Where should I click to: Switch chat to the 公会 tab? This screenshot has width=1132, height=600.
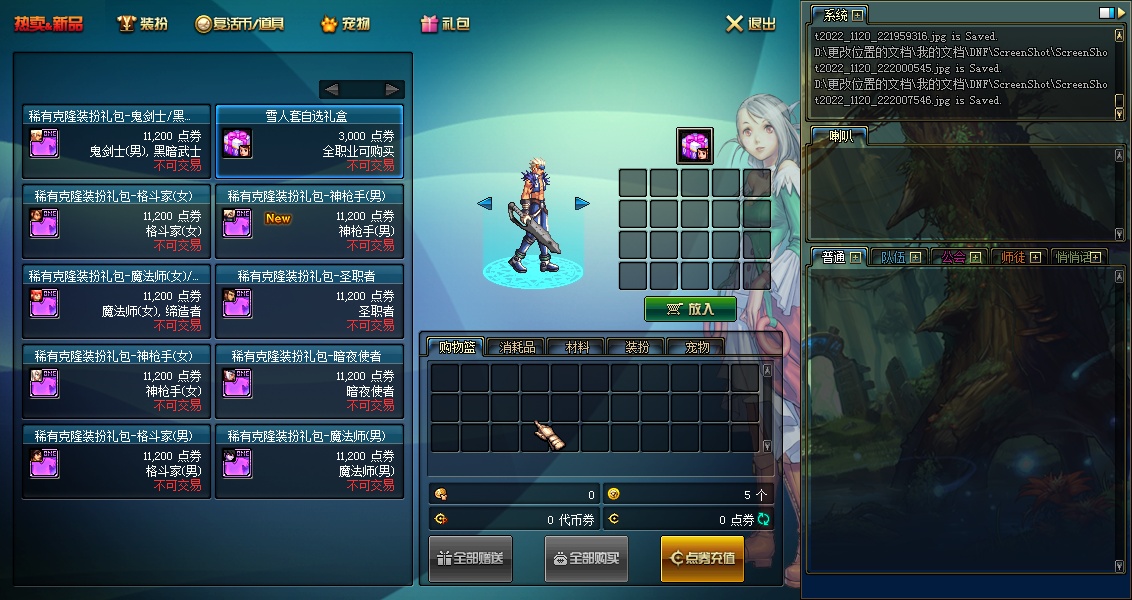[x=957, y=257]
